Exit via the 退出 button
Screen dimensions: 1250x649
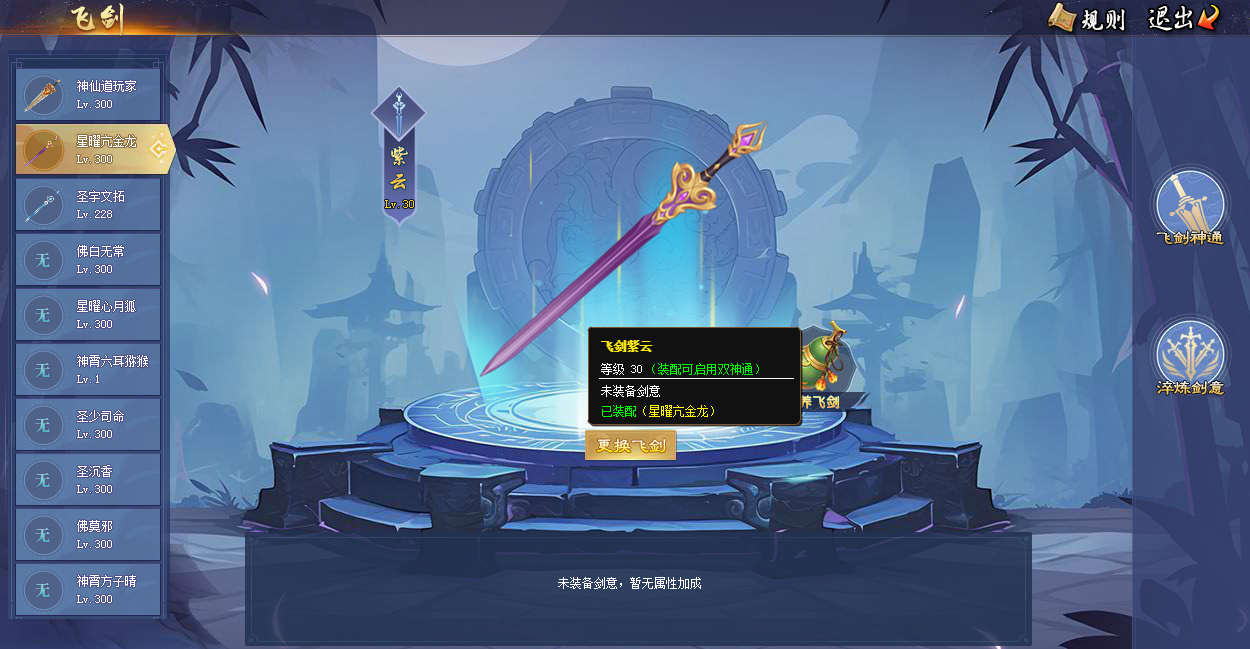[x=1183, y=18]
